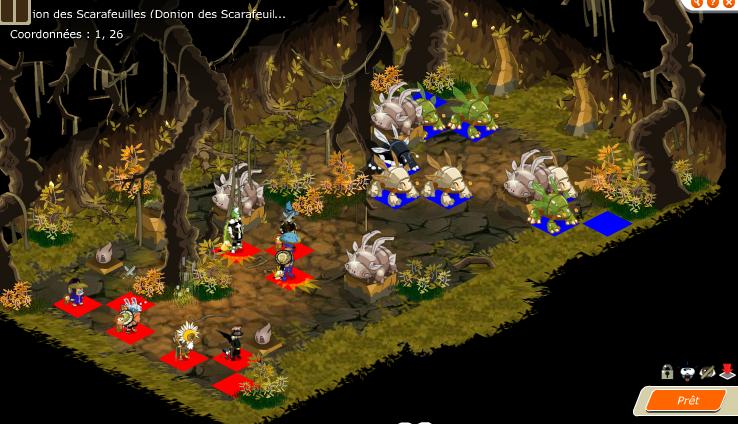The image size is (738, 424).
Task: Click the orange Prêt ready button
Action: (x=687, y=401)
